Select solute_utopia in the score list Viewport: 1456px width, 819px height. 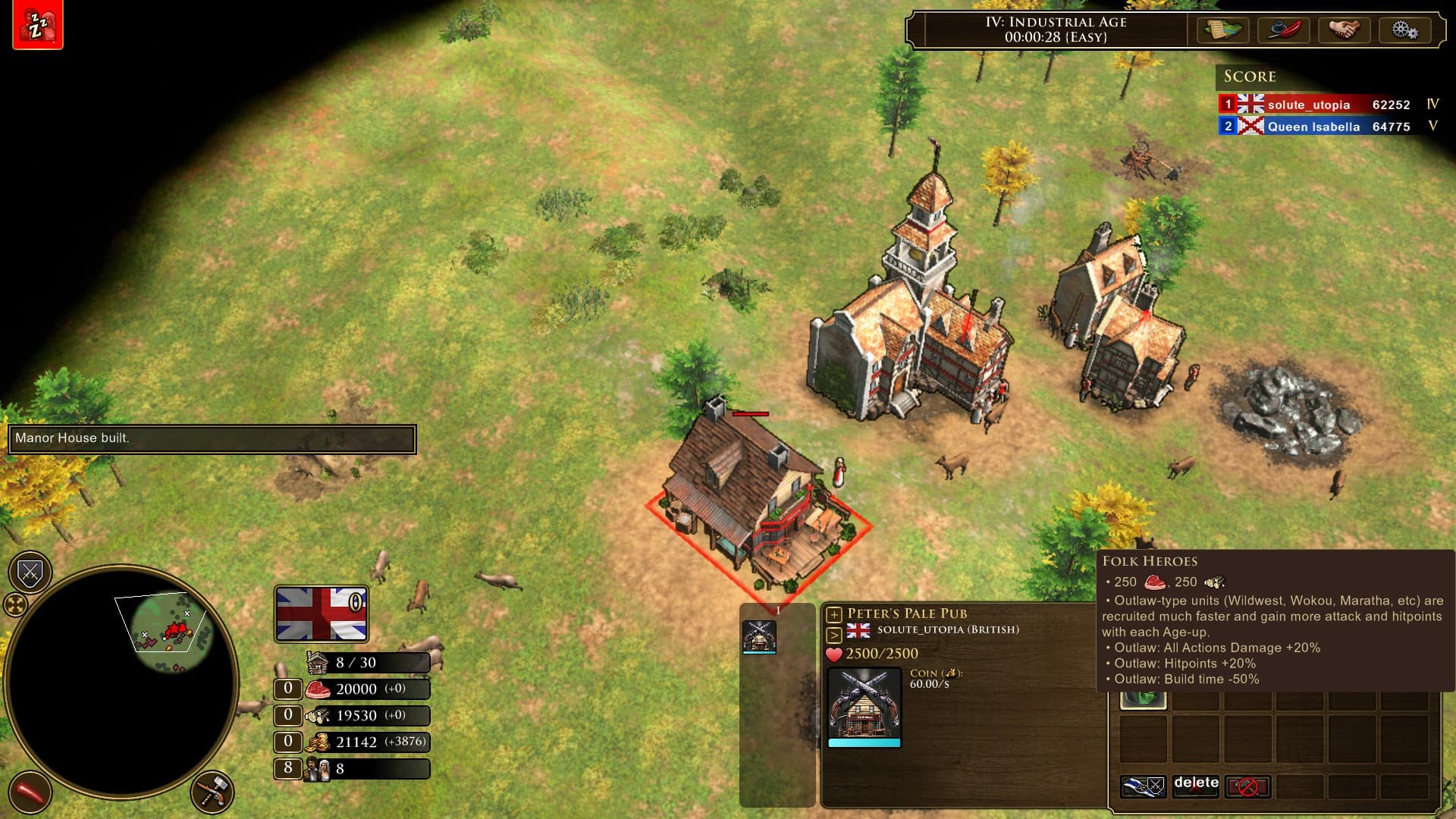point(1308,105)
